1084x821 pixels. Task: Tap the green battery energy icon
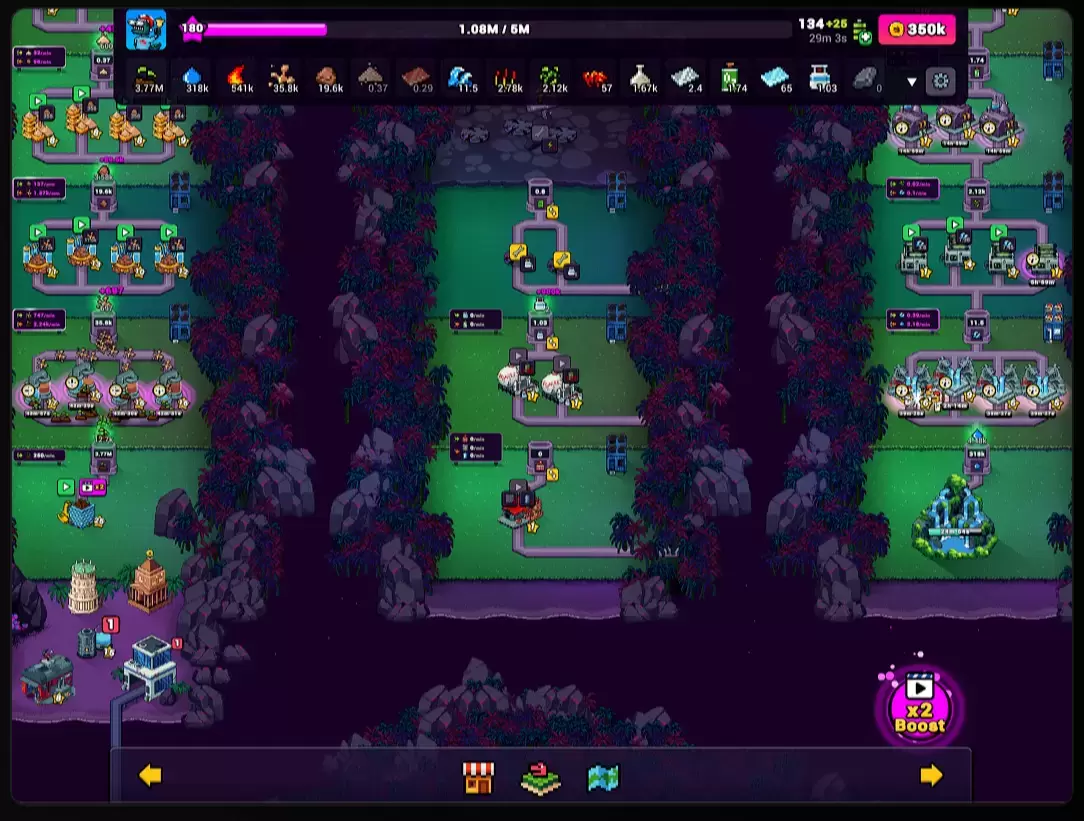tap(861, 32)
